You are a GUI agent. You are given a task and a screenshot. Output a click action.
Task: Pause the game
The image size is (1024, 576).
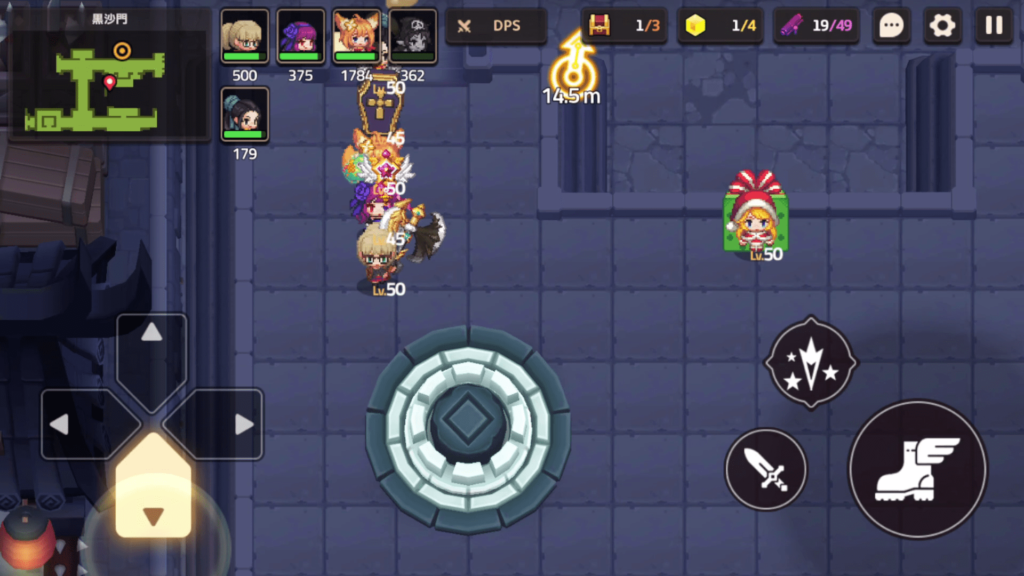point(994,26)
